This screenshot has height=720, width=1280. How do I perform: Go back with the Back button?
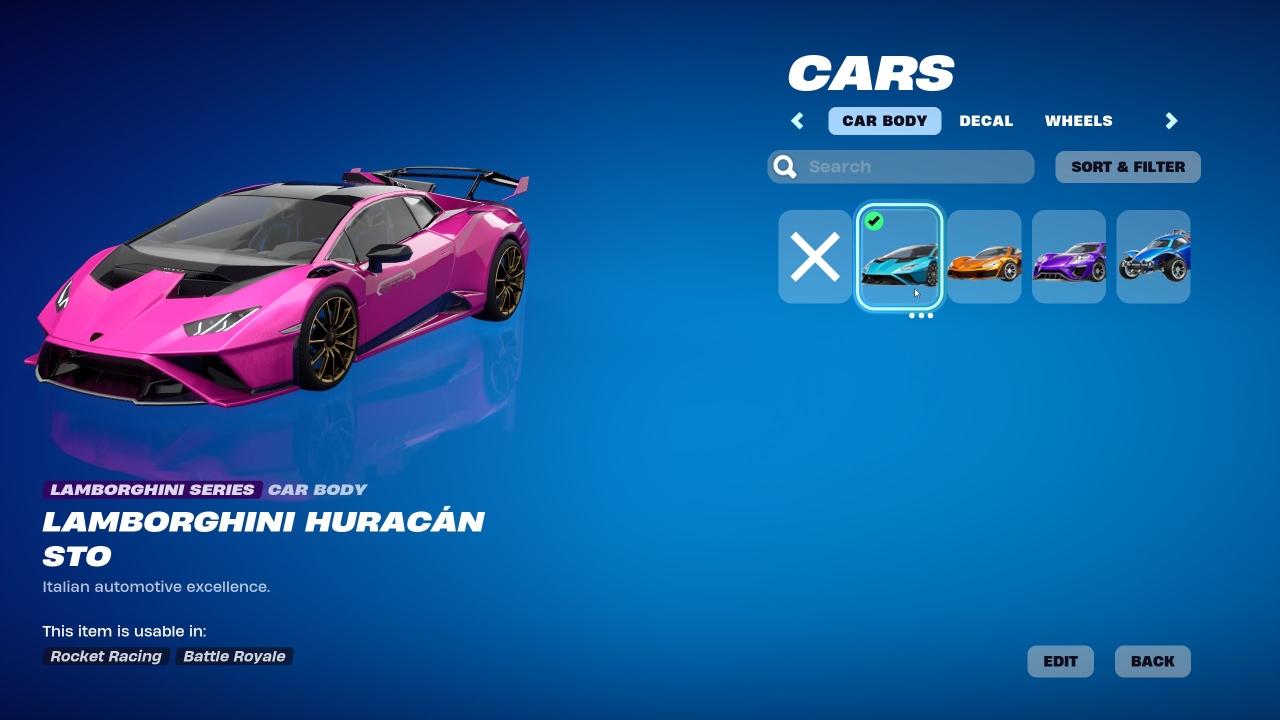point(1152,661)
